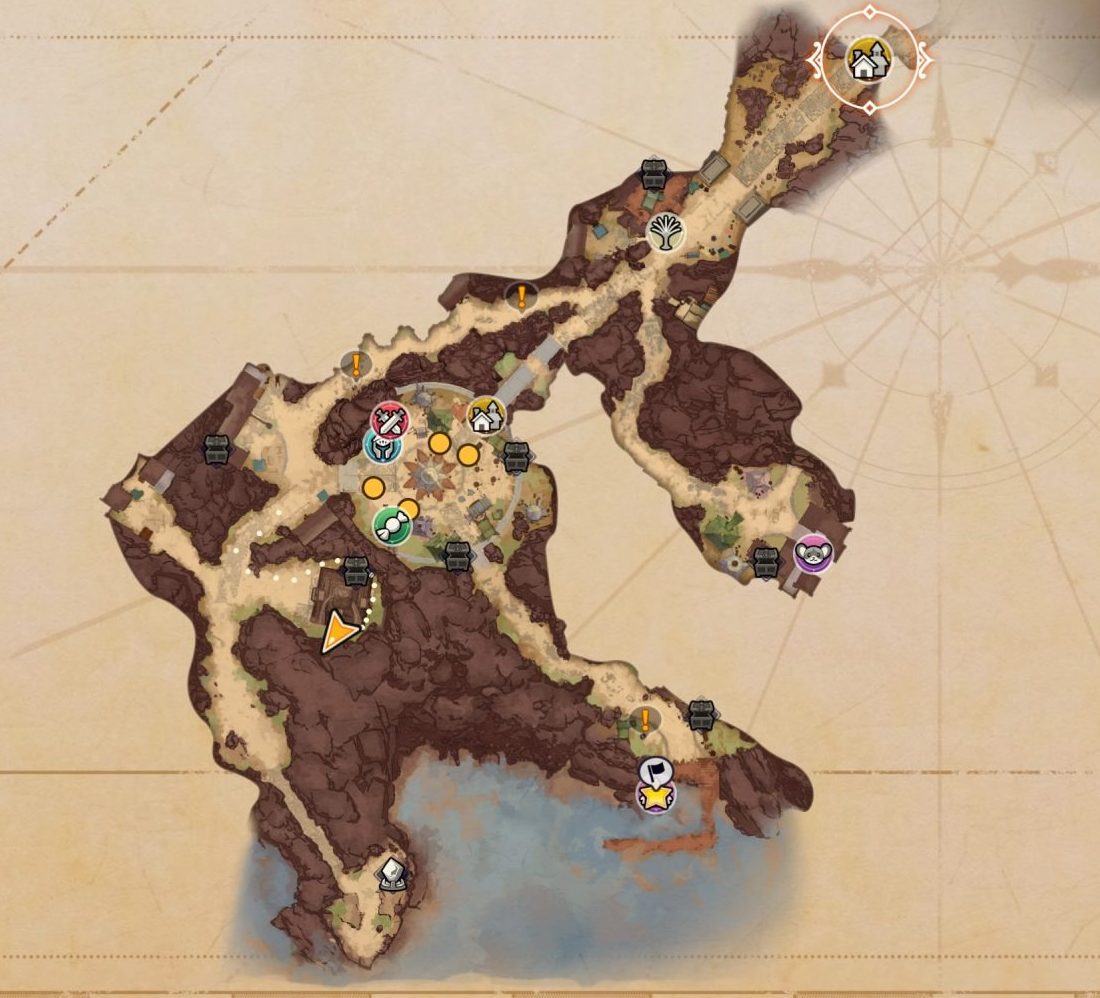Select the purple mouse face marker
The width and height of the screenshot is (1100, 998).
click(x=814, y=553)
